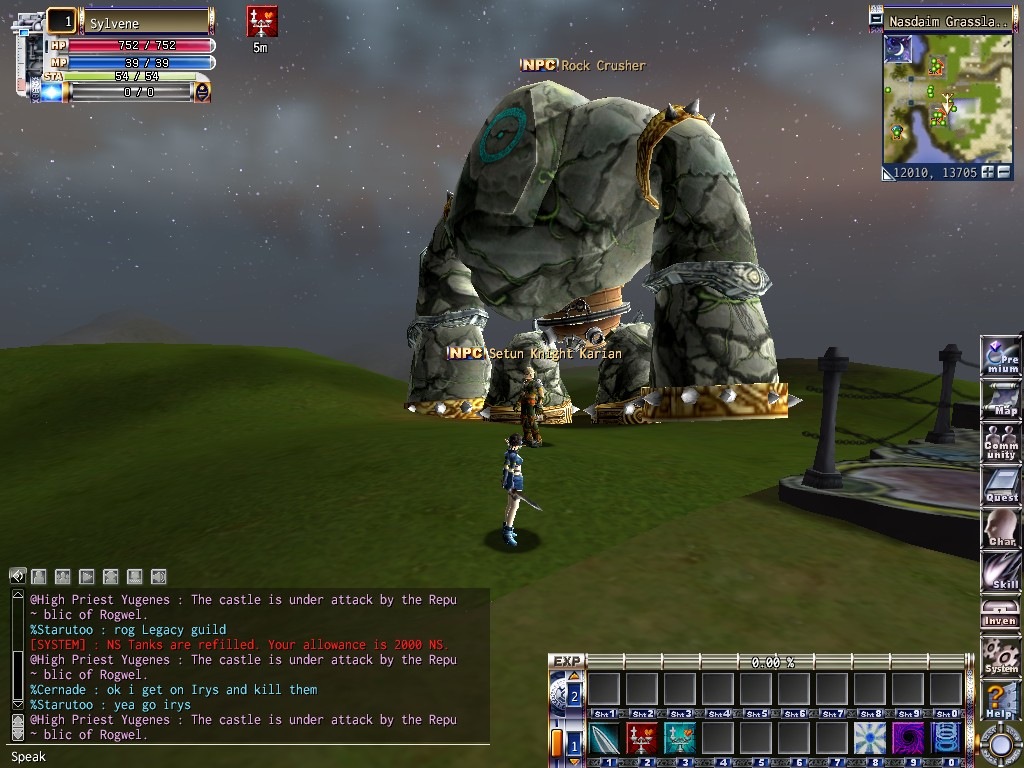Open the System menu
The height and width of the screenshot is (768, 1024).
pos(1001,656)
